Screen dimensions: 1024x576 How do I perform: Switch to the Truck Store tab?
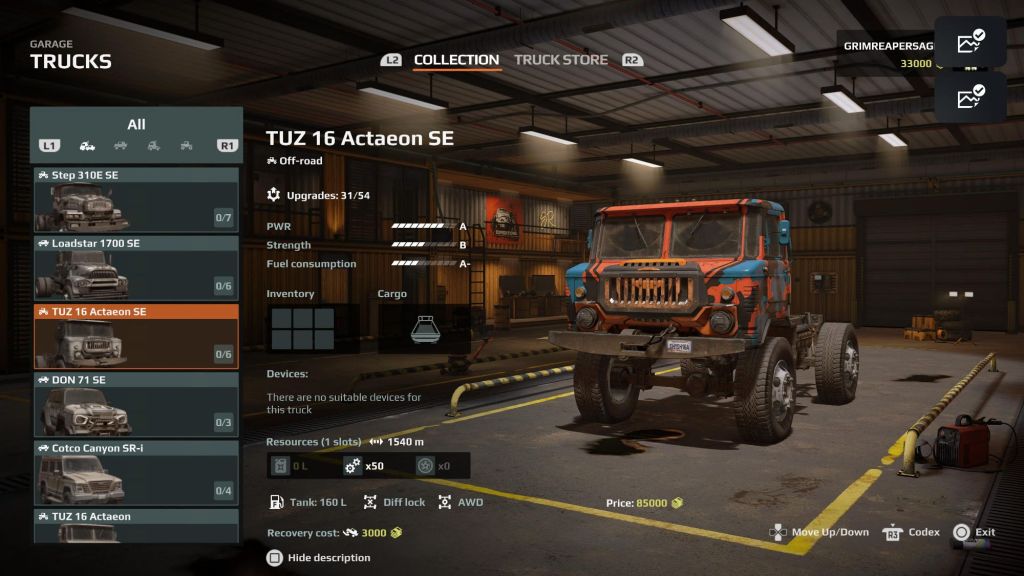[x=560, y=60]
